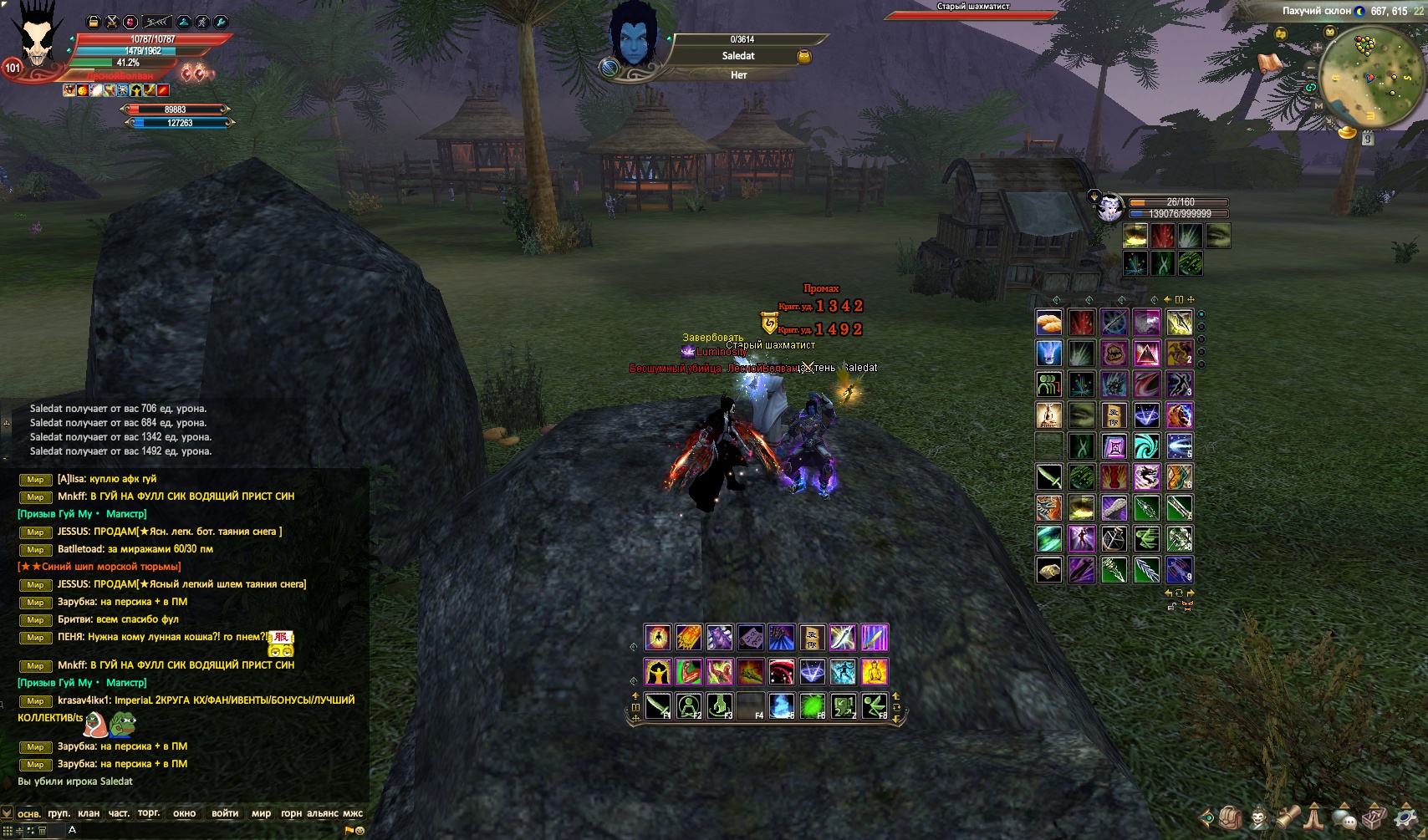Click the "Мир" tag on Mnkff's message
The width and height of the screenshot is (1428, 840).
(35, 497)
